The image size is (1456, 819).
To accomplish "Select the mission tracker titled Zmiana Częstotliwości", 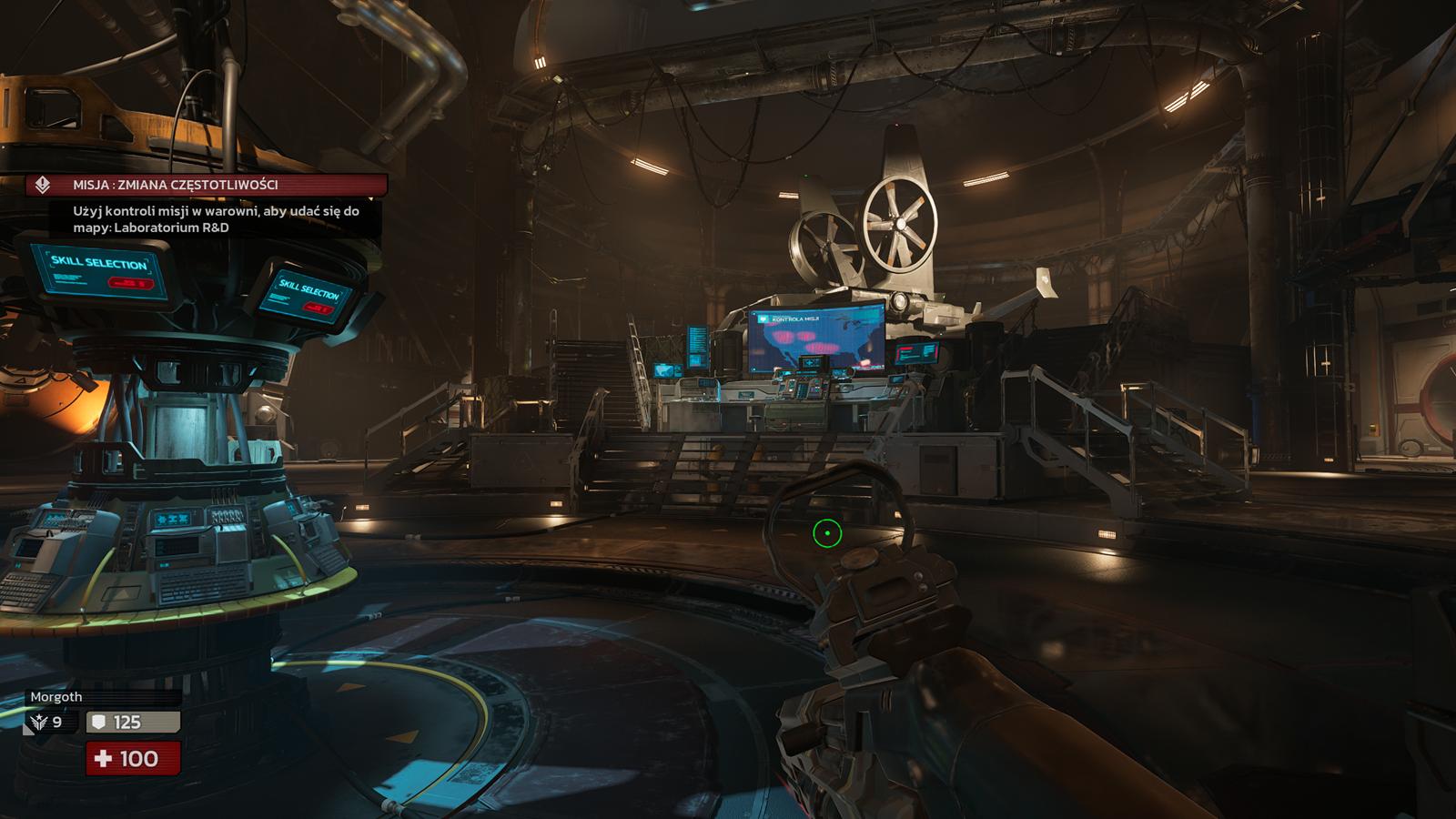I will tap(175, 185).
